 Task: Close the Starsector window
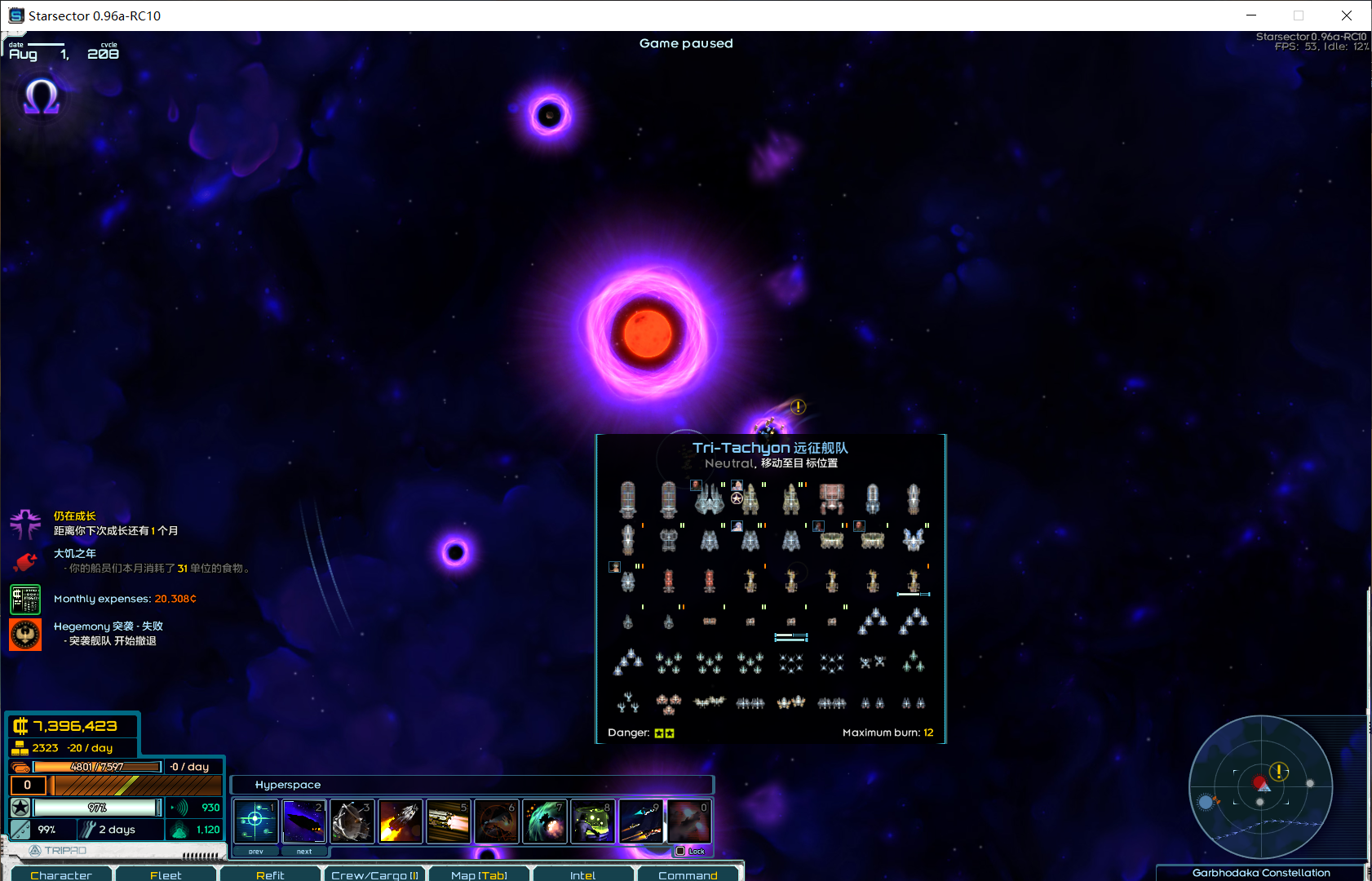tap(1347, 15)
